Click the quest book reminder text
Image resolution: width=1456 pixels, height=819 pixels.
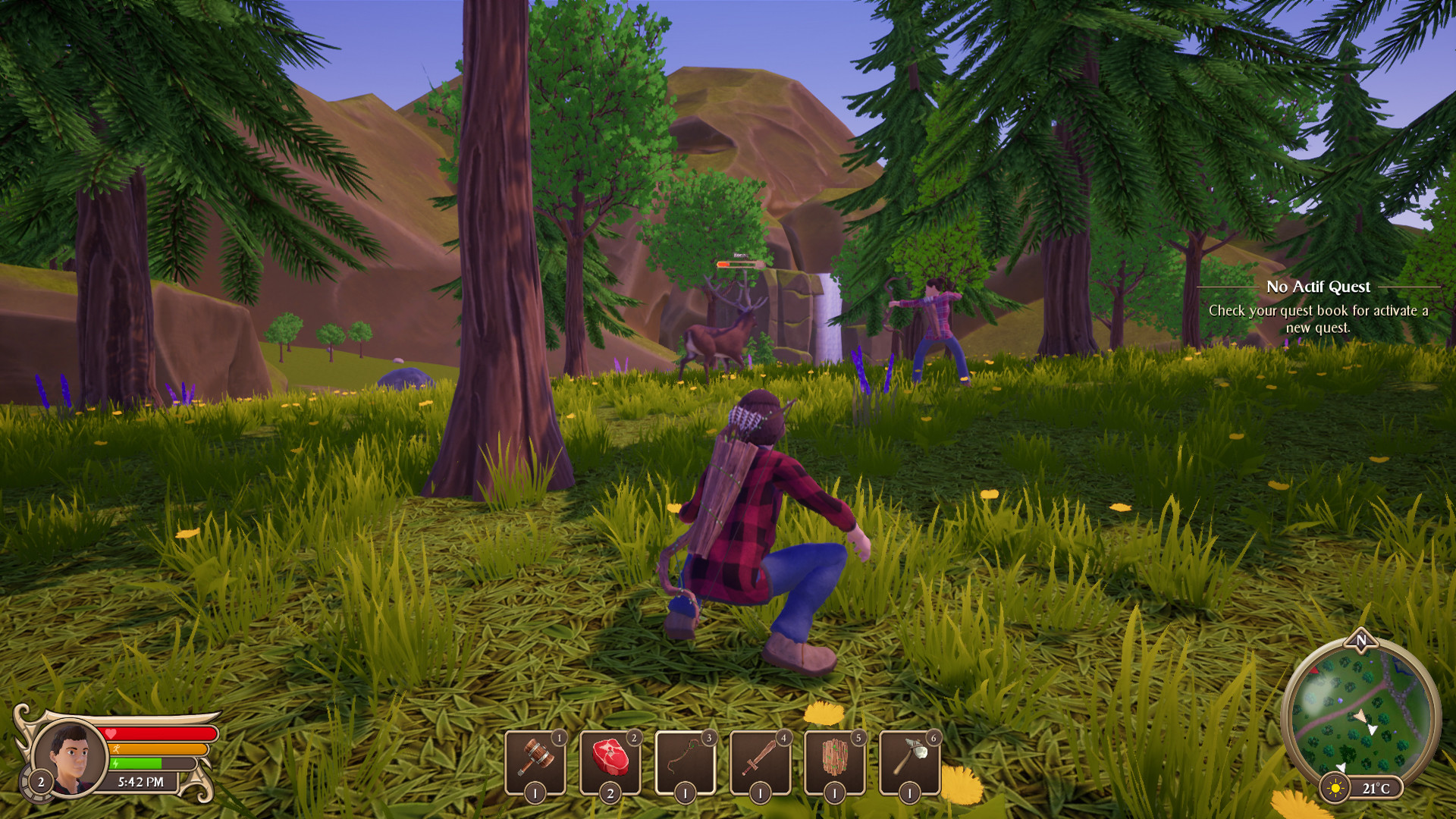coord(1318,316)
